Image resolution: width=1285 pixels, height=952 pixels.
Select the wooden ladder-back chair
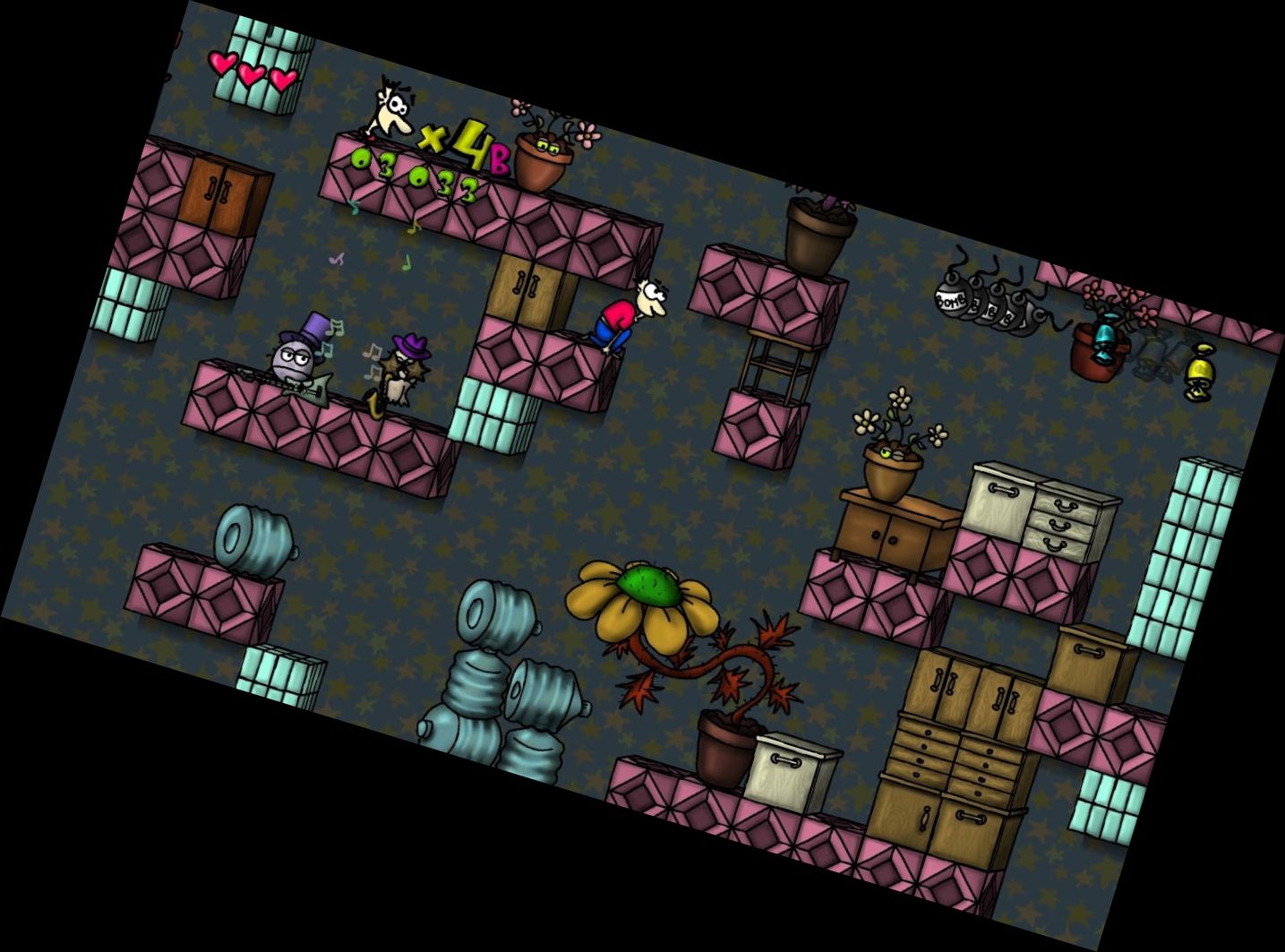(x=775, y=363)
